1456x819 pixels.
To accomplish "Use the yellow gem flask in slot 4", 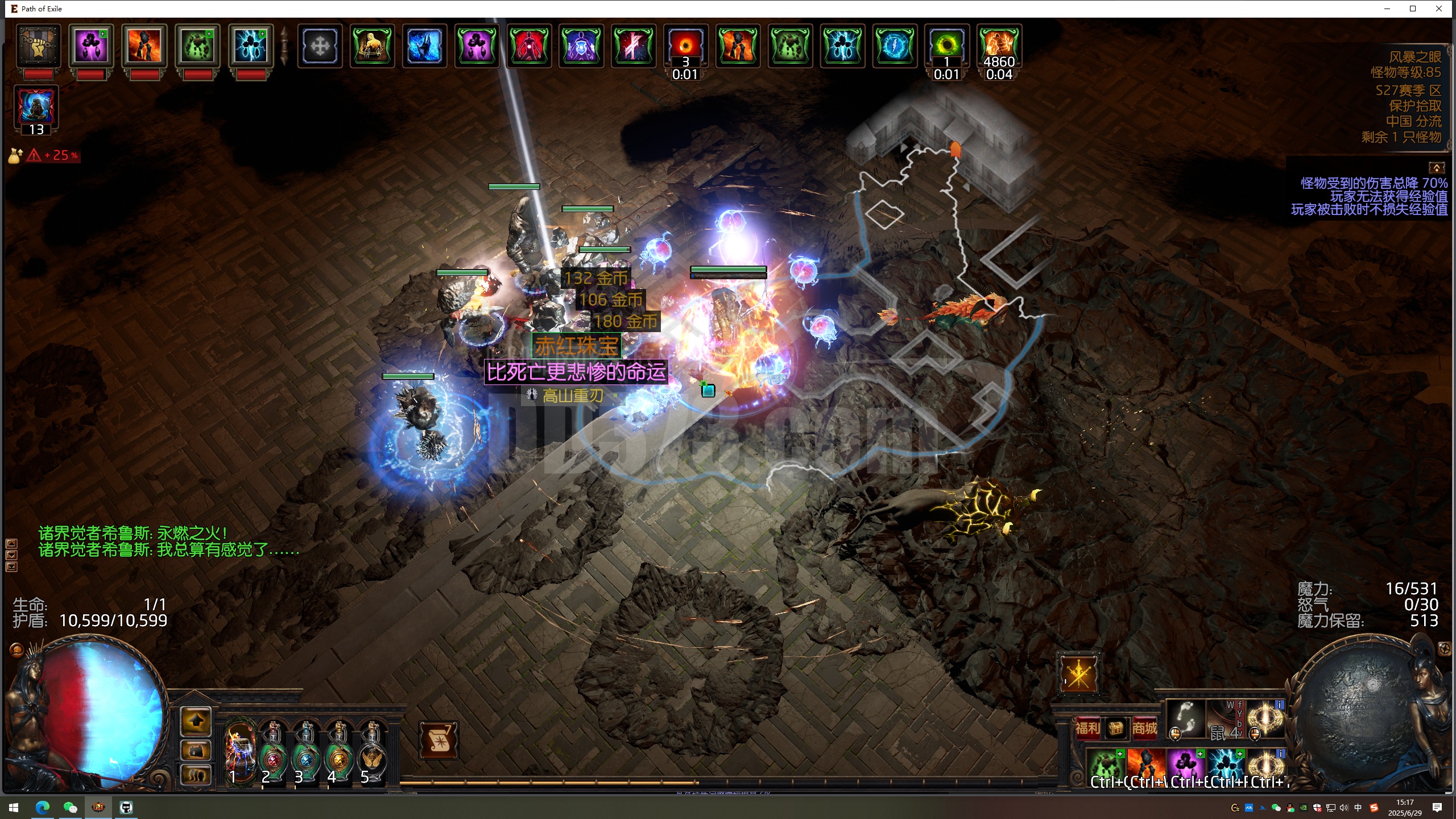I will click(x=339, y=752).
